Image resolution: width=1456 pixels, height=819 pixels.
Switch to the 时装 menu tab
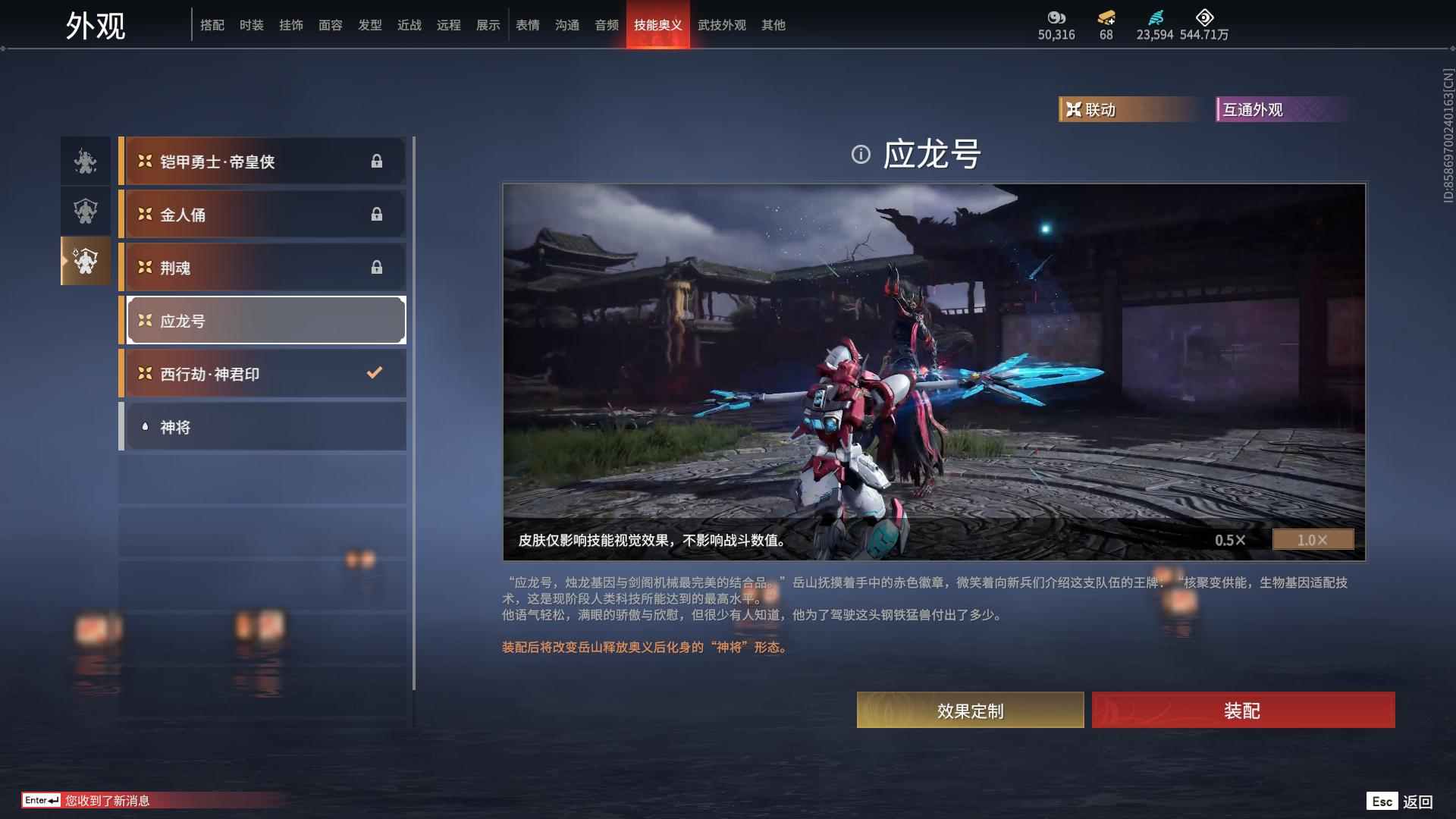click(252, 24)
